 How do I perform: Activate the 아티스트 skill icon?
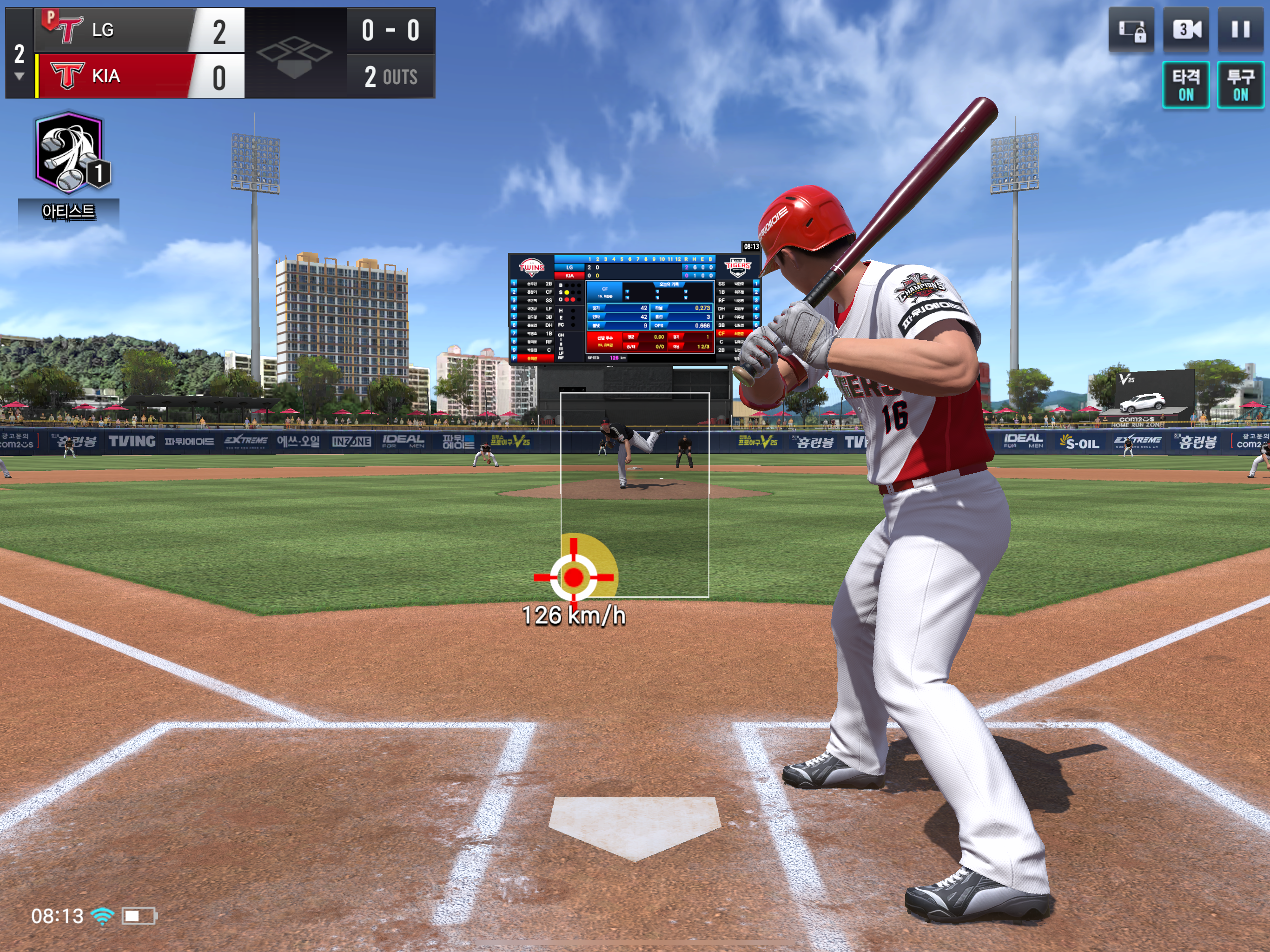click(69, 154)
